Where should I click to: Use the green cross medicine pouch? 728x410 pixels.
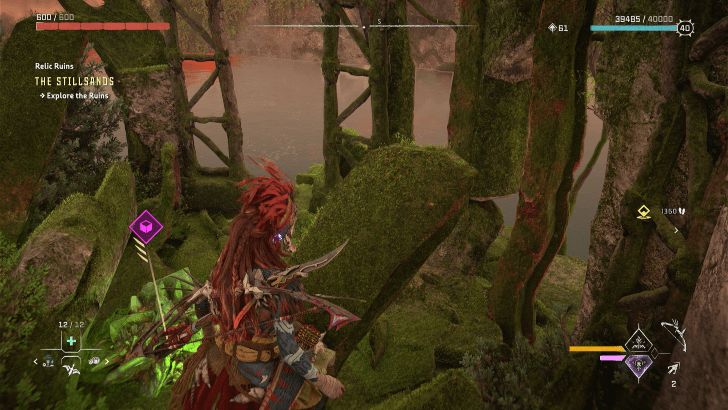pyautogui.click(x=70, y=340)
